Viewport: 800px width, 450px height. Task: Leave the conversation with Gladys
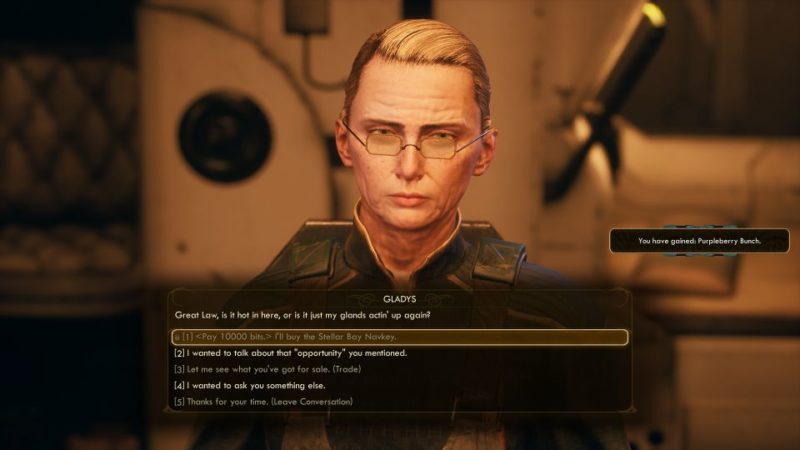(x=263, y=401)
